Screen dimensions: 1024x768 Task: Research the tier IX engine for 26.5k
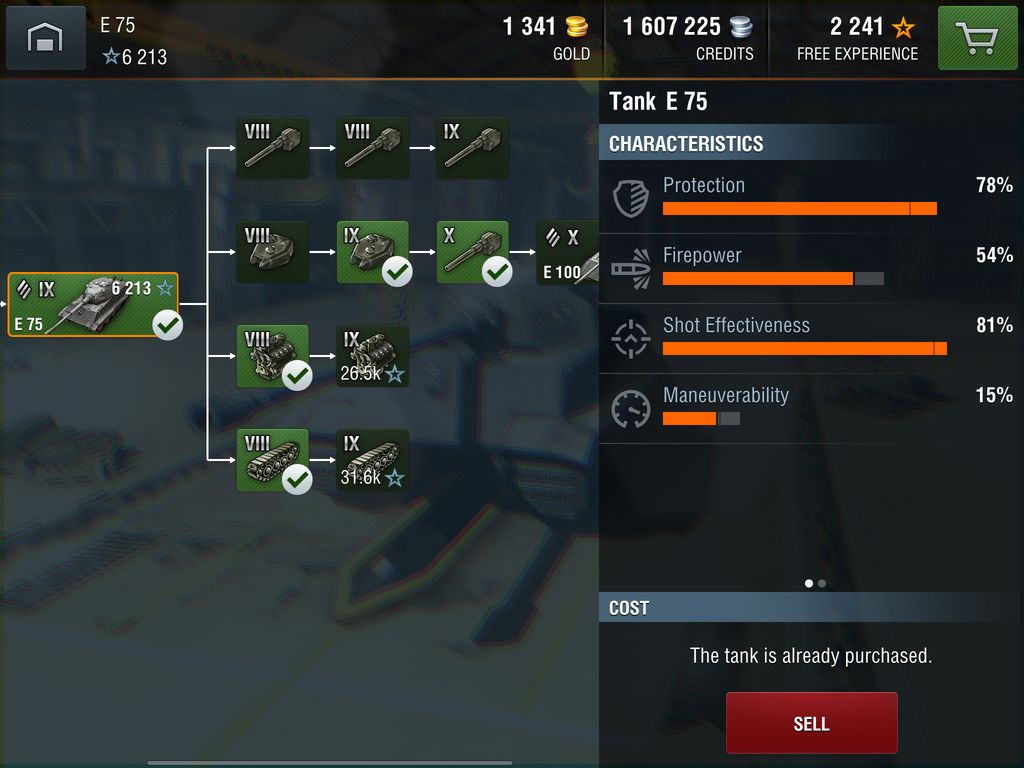pyautogui.click(x=372, y=356)
